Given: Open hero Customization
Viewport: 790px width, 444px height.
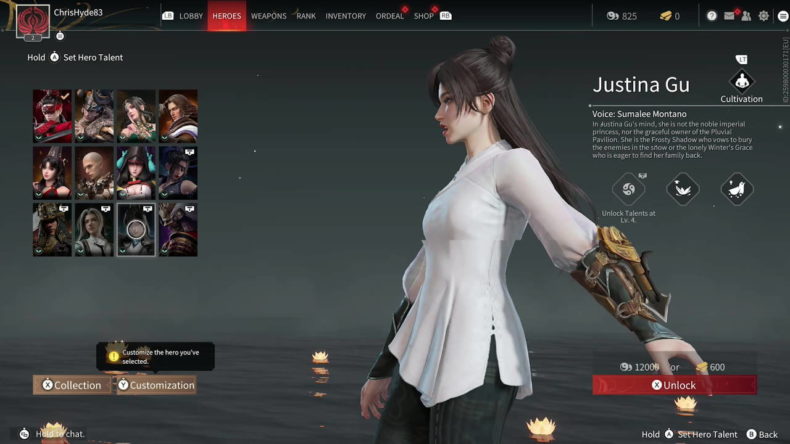Looking at the screenshot, I should point(156,385).
